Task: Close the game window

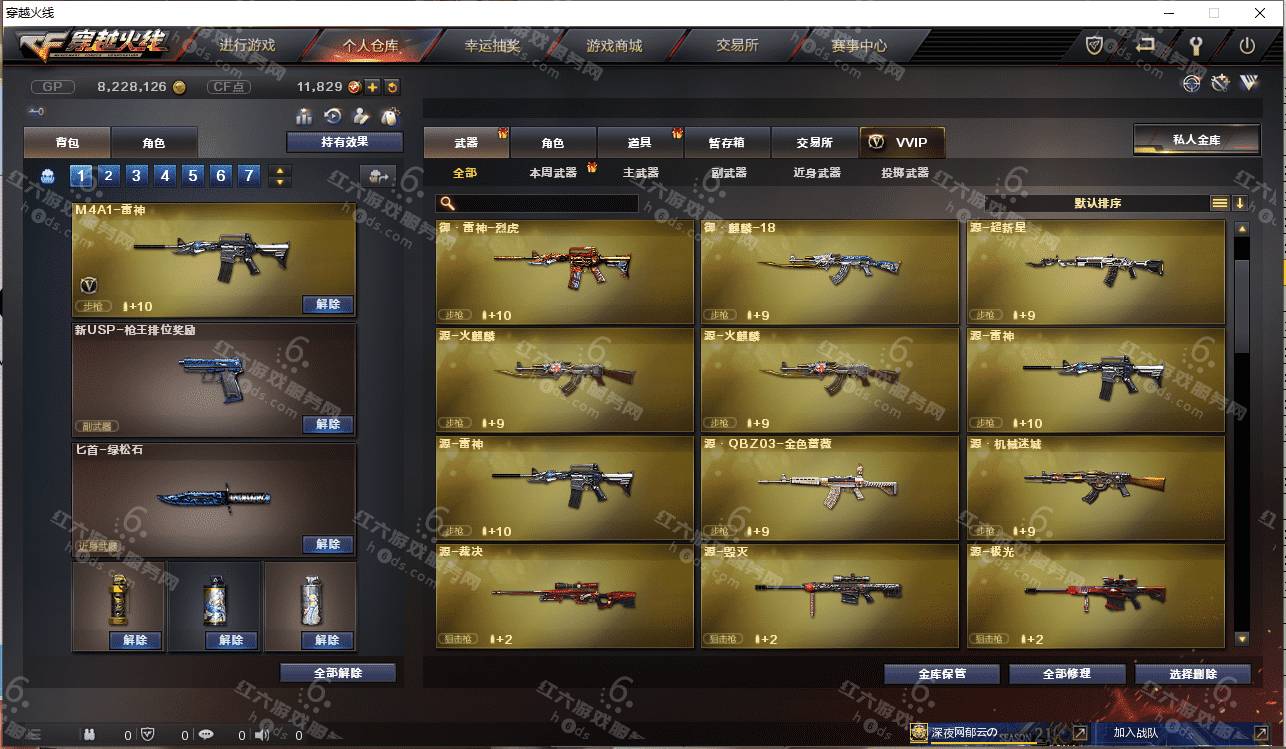Action: pyautogui.click(x=1260, y=13)
